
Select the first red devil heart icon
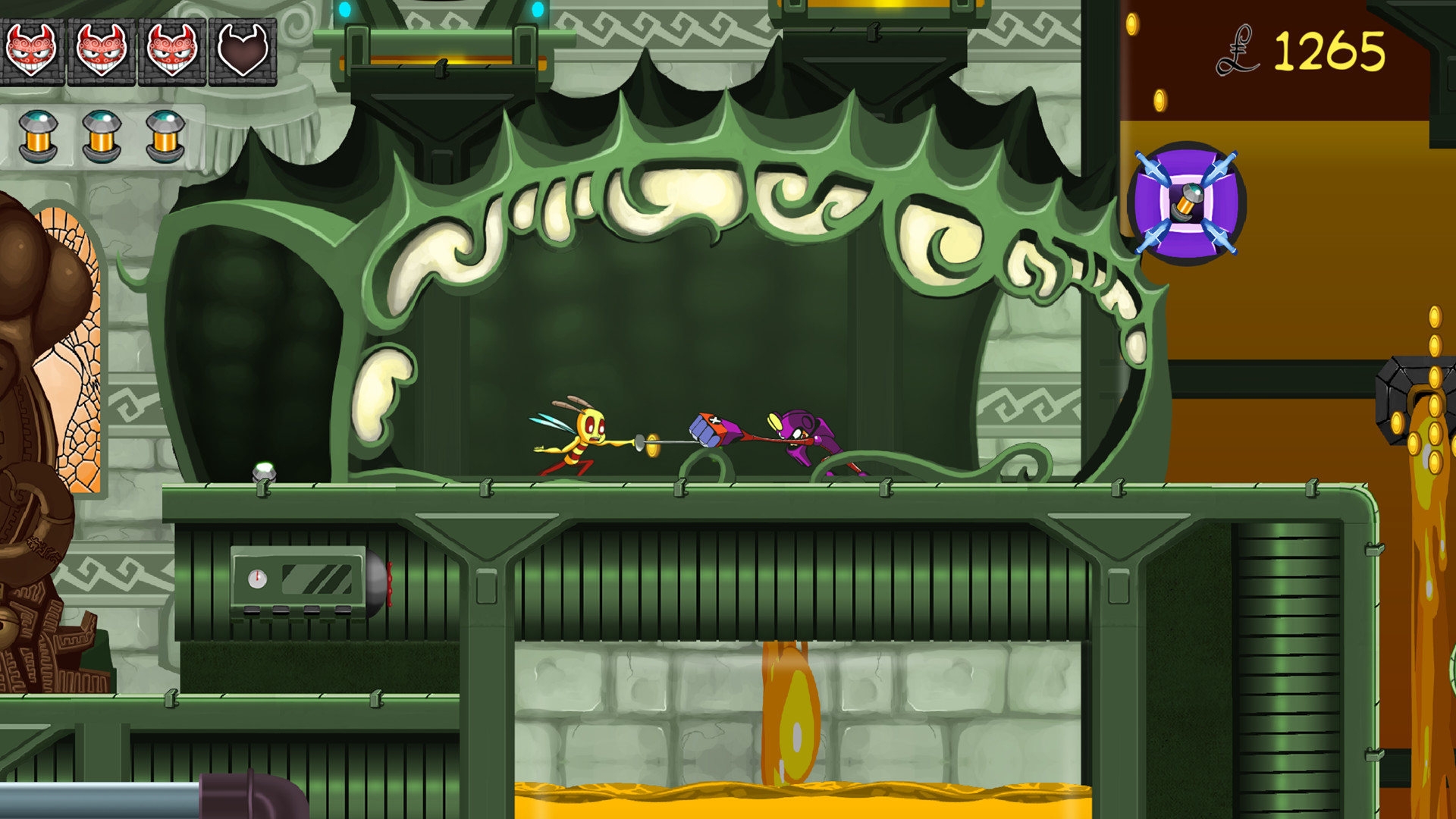[x=34, y=49]
